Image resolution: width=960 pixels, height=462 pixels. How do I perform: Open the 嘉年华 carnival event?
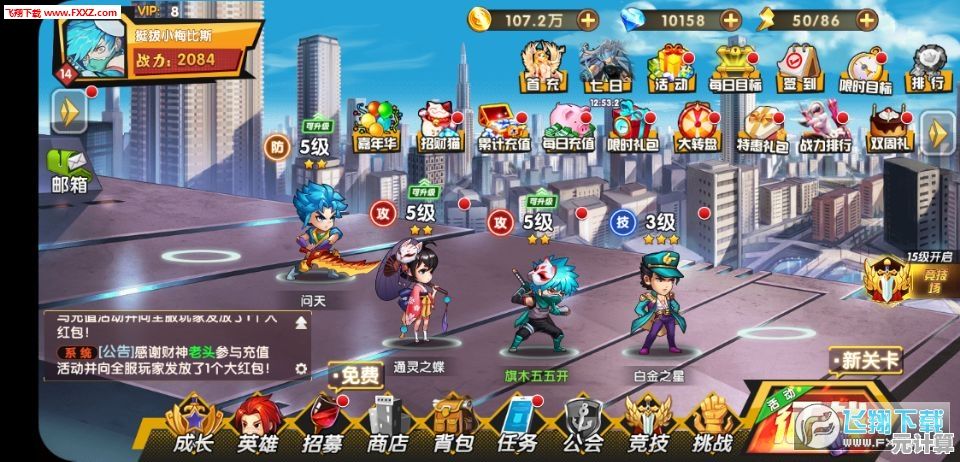pyautogui.click(x=378, y=127)
